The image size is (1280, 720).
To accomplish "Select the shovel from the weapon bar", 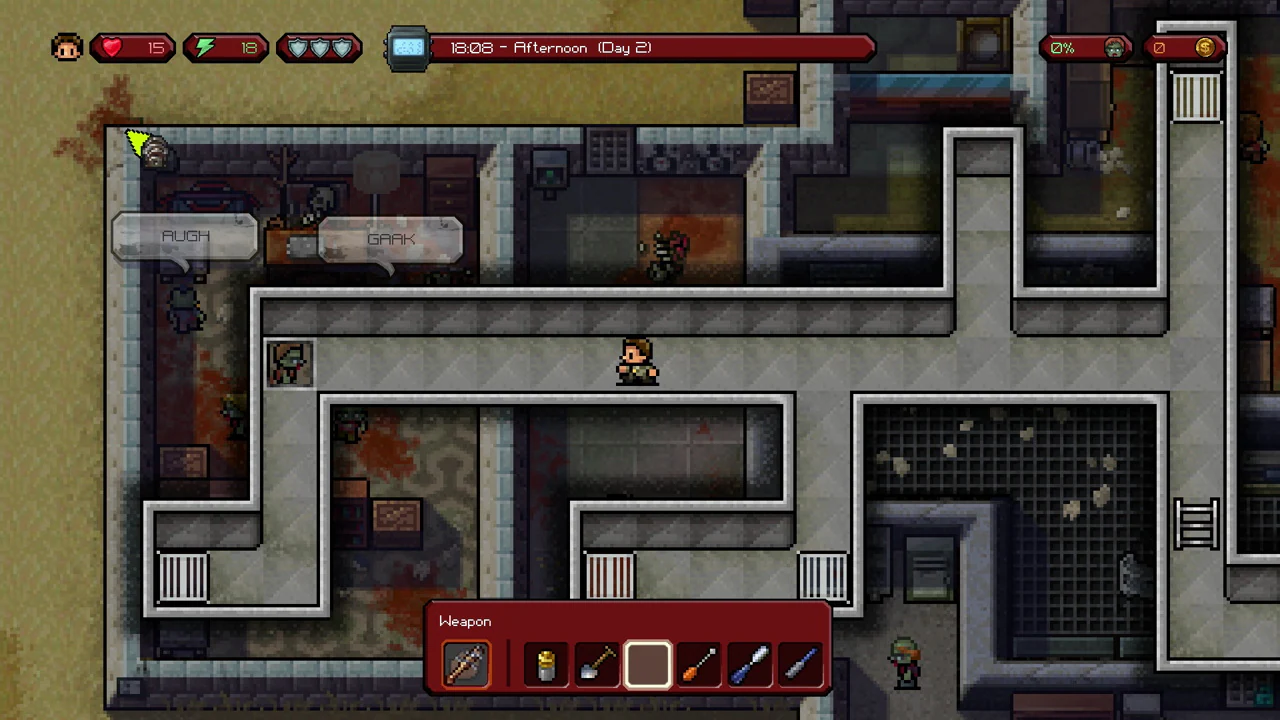I will [596, 663].
